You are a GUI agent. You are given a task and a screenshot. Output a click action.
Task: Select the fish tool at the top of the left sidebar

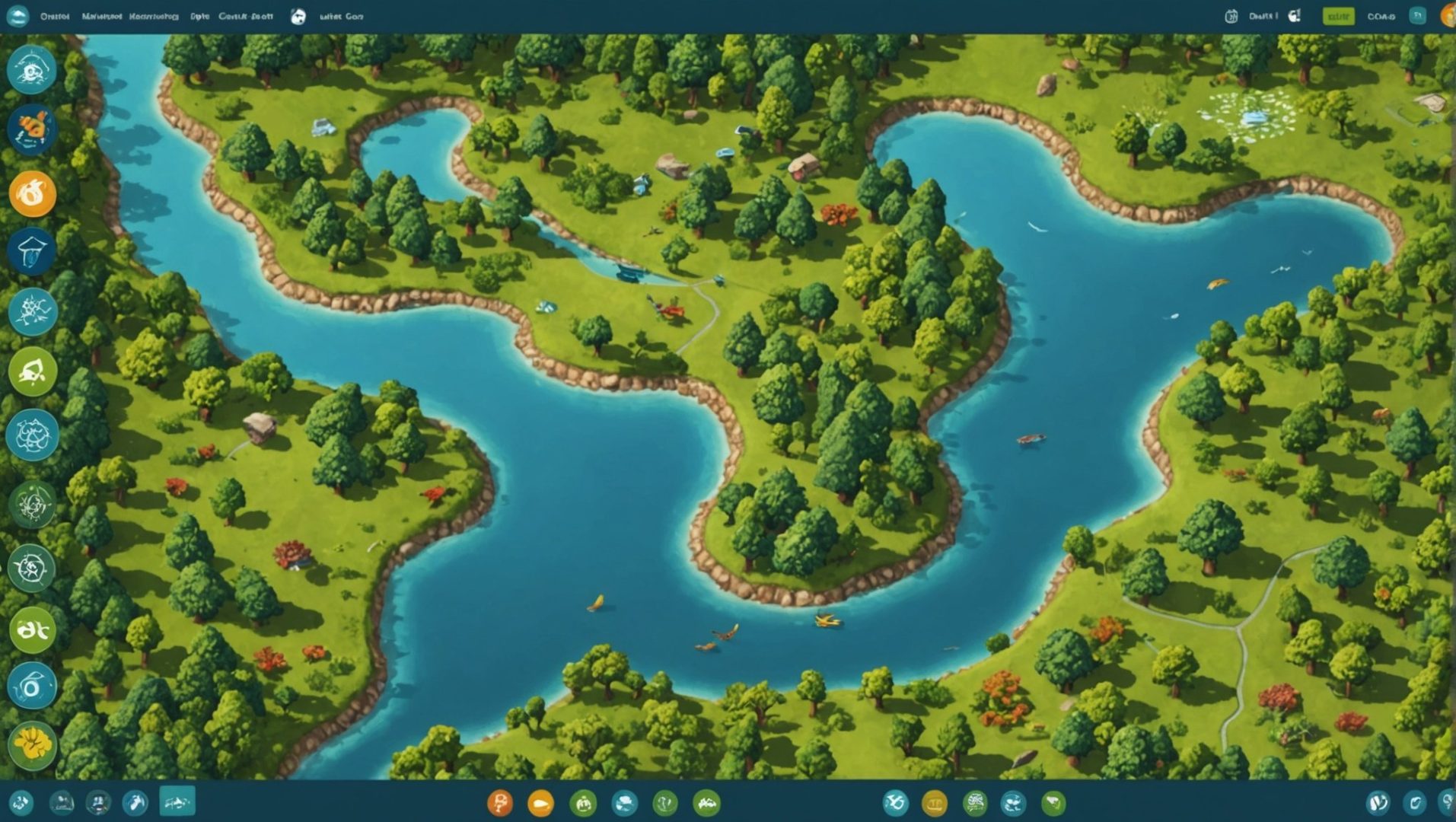pyautogui.click(x=30, y=70)
